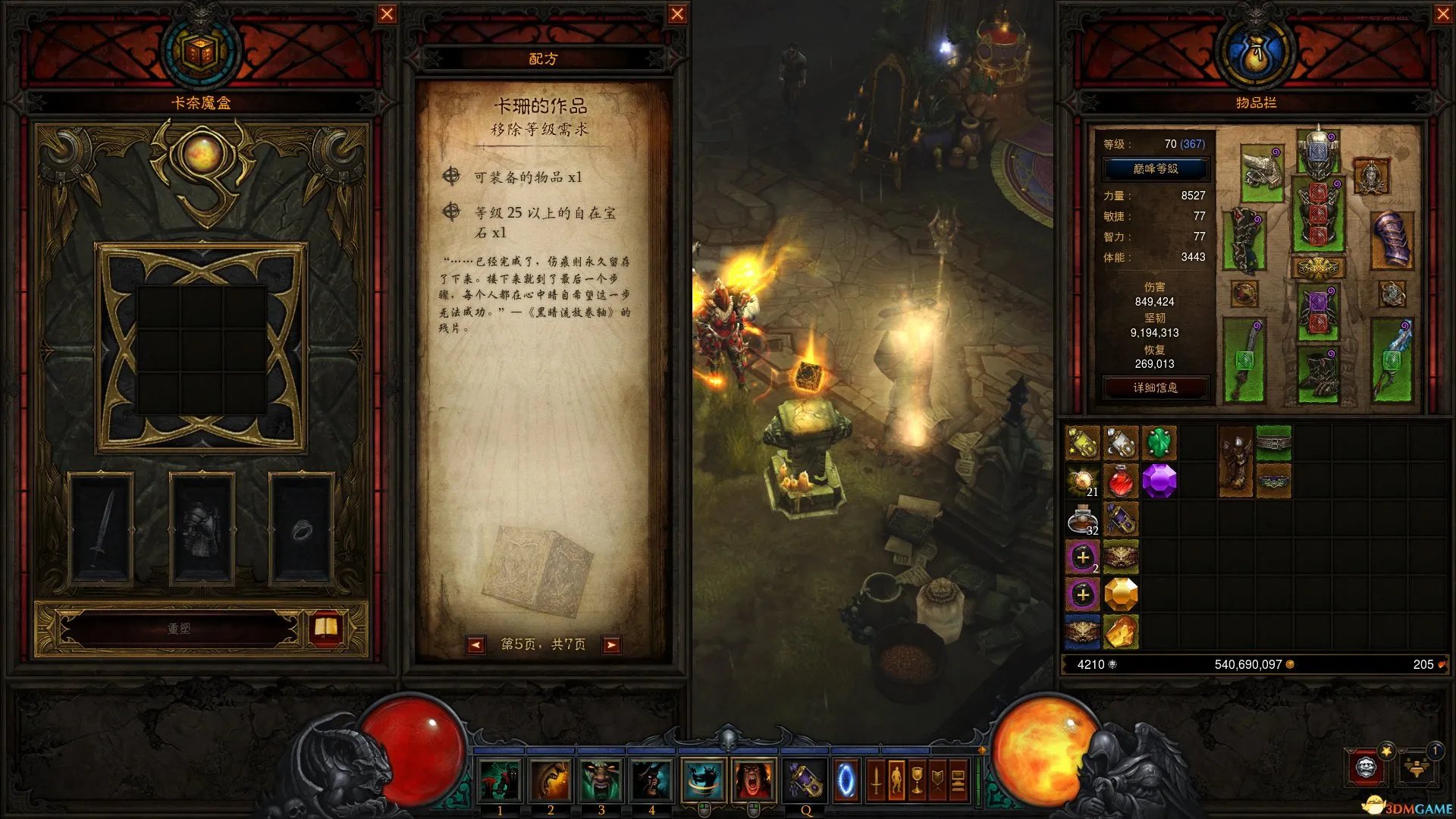The height and width of the screenshot is (819, 1456).
Task: Select the sword power slot in the cube
Action: pyautogui.click(x=101, y=529)
